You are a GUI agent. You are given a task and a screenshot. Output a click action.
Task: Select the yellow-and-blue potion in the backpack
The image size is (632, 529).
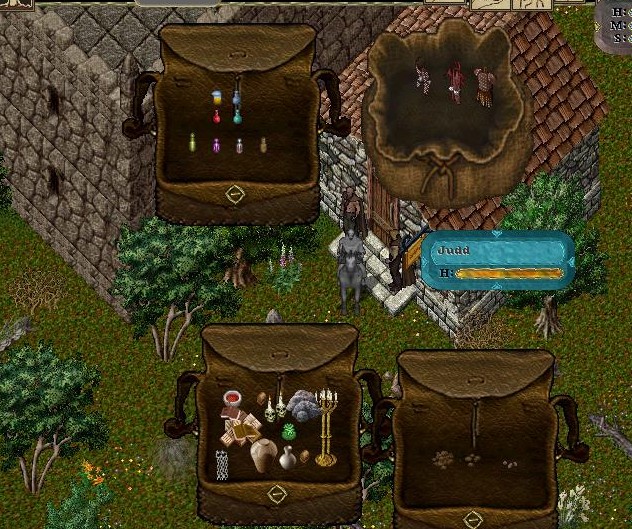point(217,97)
